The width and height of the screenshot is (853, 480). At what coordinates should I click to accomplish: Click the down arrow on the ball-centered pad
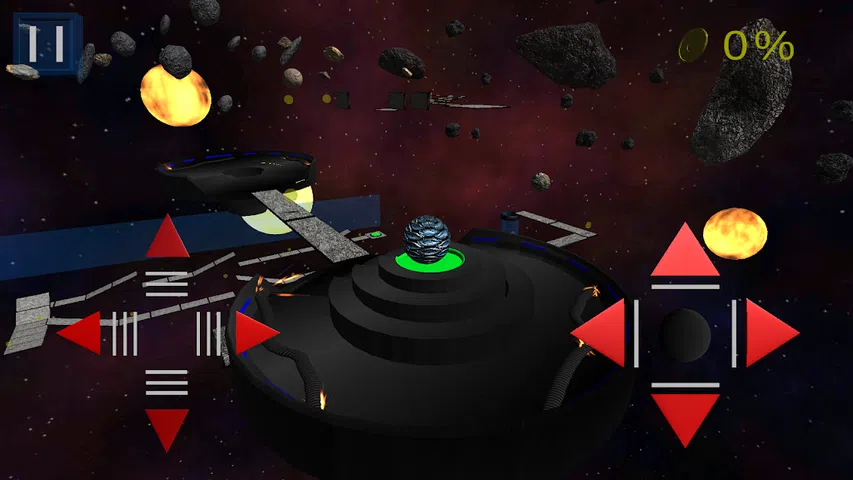coord(685,417)
